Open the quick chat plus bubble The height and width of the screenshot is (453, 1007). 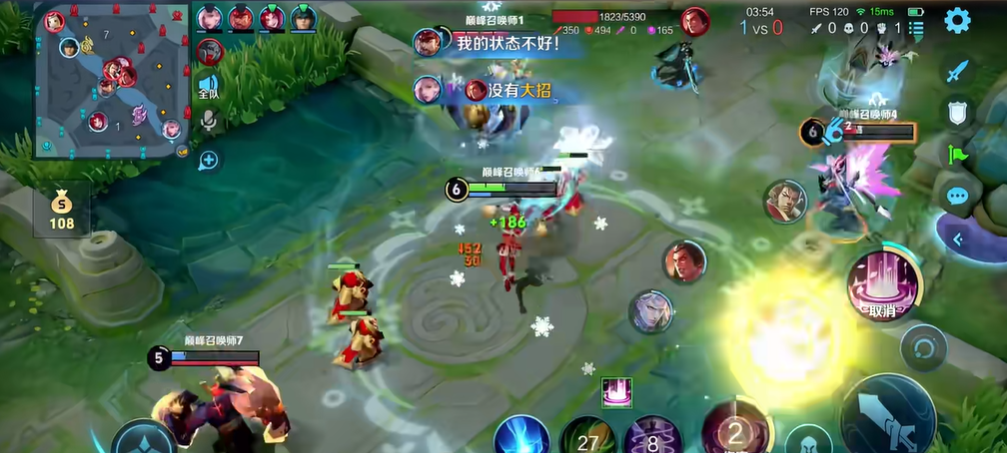pos(208,159)
